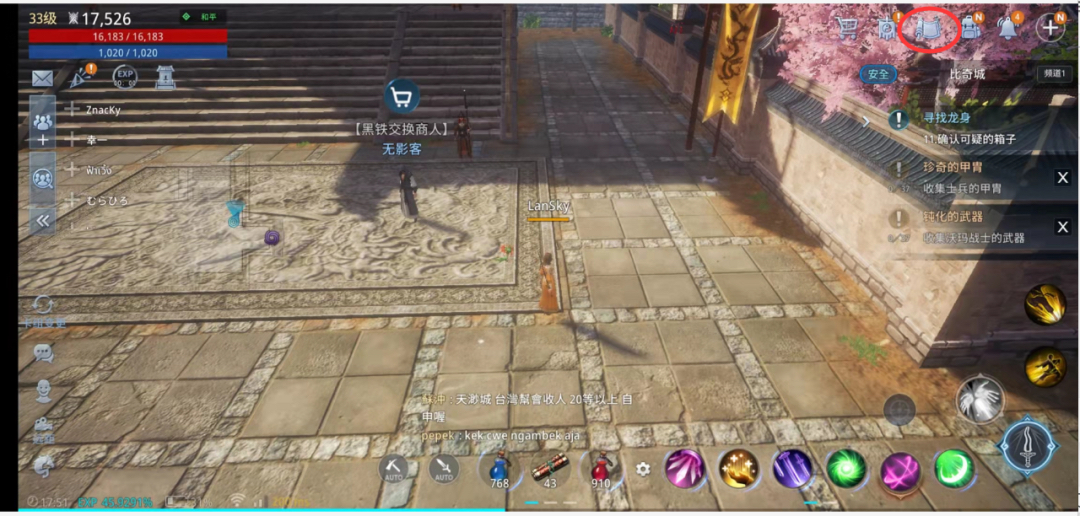
Task: Open the 寻找龙身 main quest tracker
Action: 960,128
